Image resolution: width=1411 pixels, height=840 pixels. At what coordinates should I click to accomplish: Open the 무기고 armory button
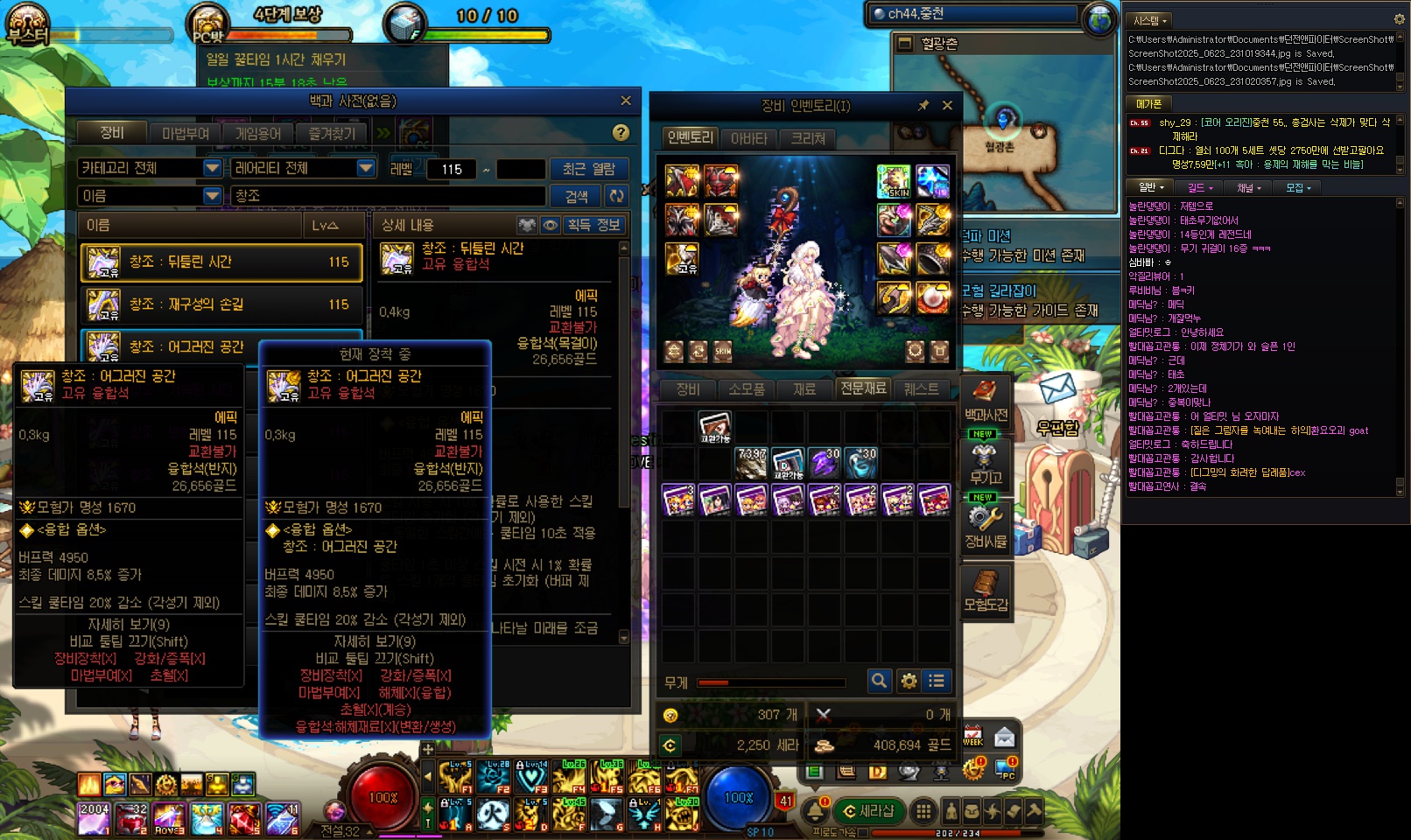[x=986, y=464]
